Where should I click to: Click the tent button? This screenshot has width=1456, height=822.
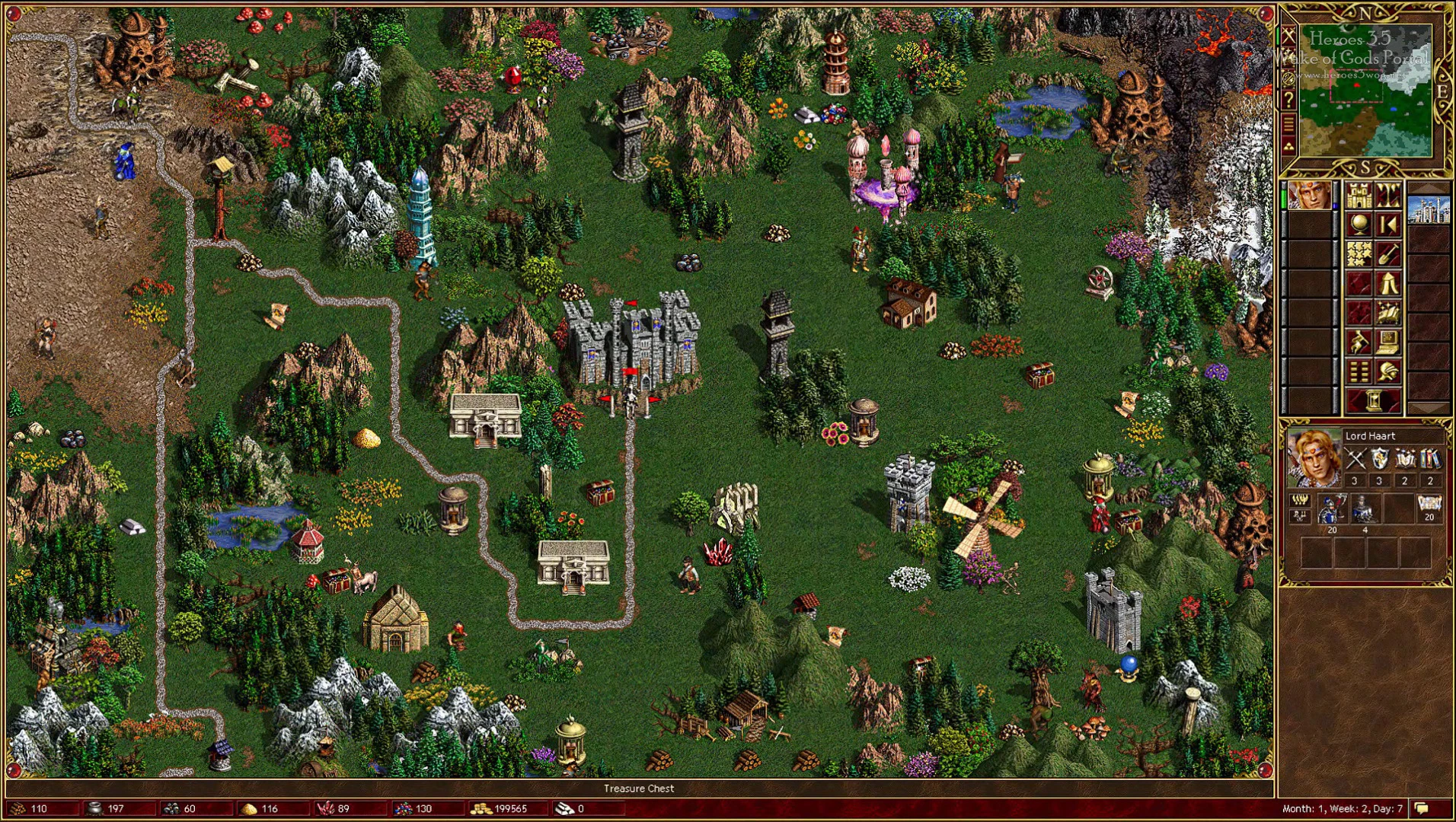coord(1388,284)
